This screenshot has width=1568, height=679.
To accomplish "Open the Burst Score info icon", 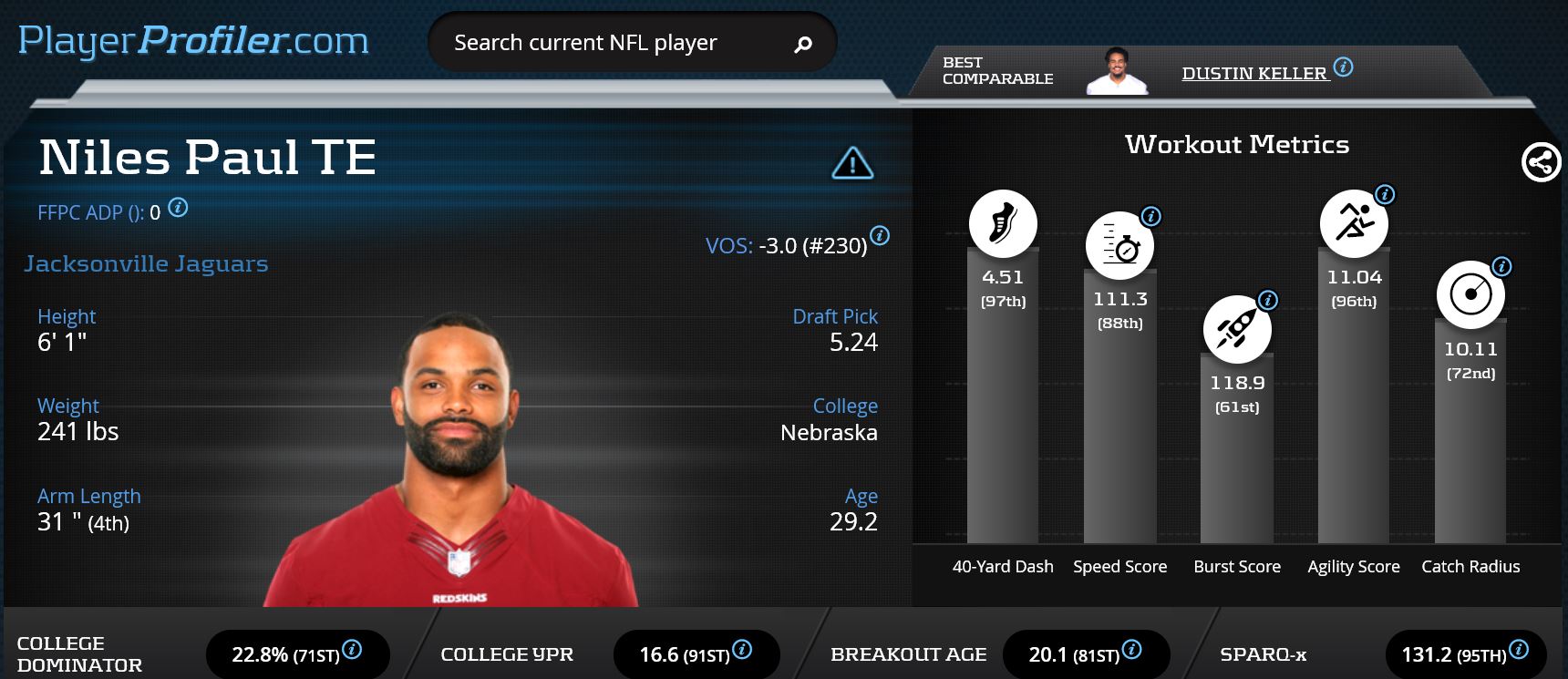I will (1268, 300).
